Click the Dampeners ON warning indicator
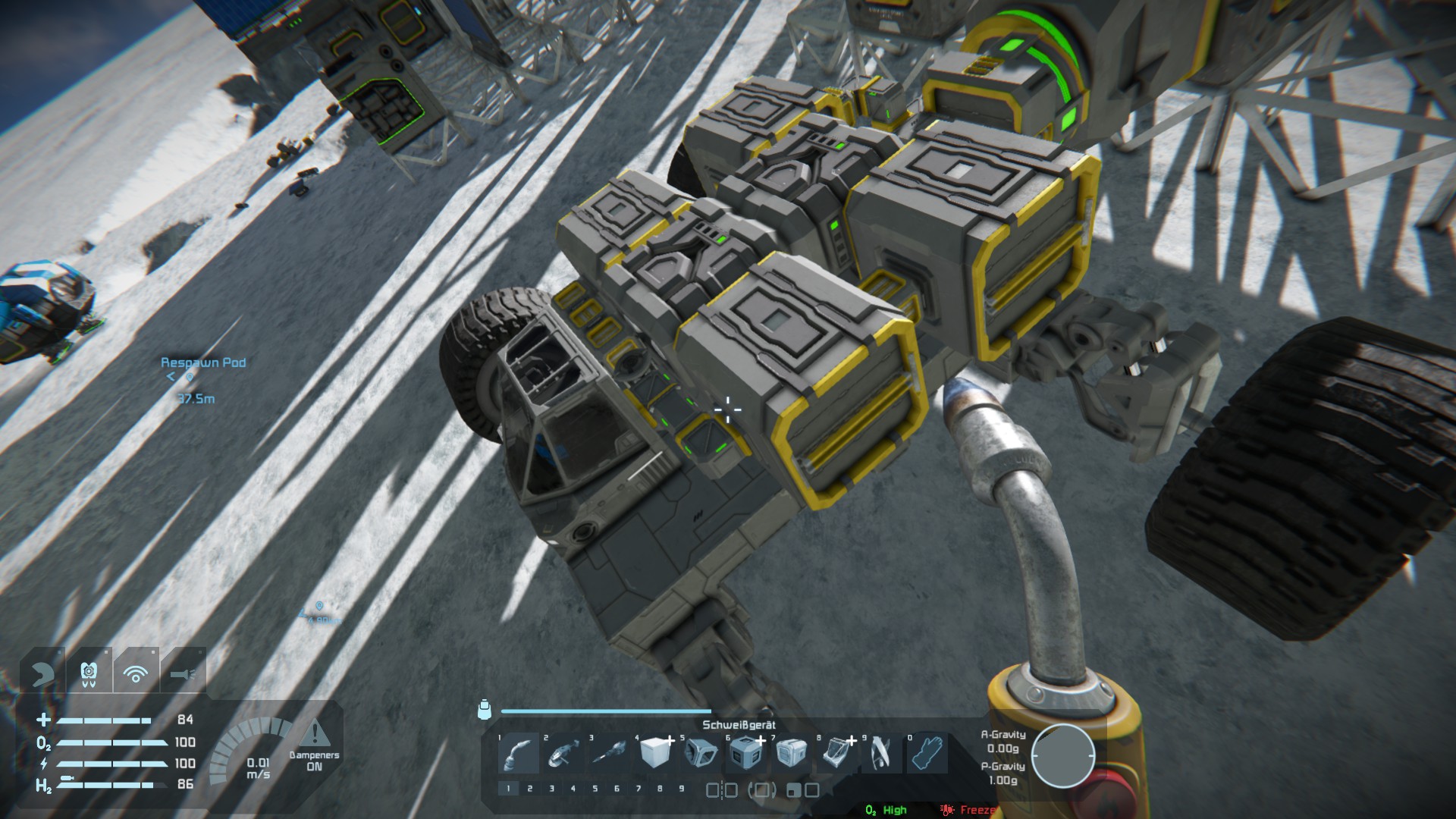The width and height of the screenshot is (1456, 819). tap(315, 746)
